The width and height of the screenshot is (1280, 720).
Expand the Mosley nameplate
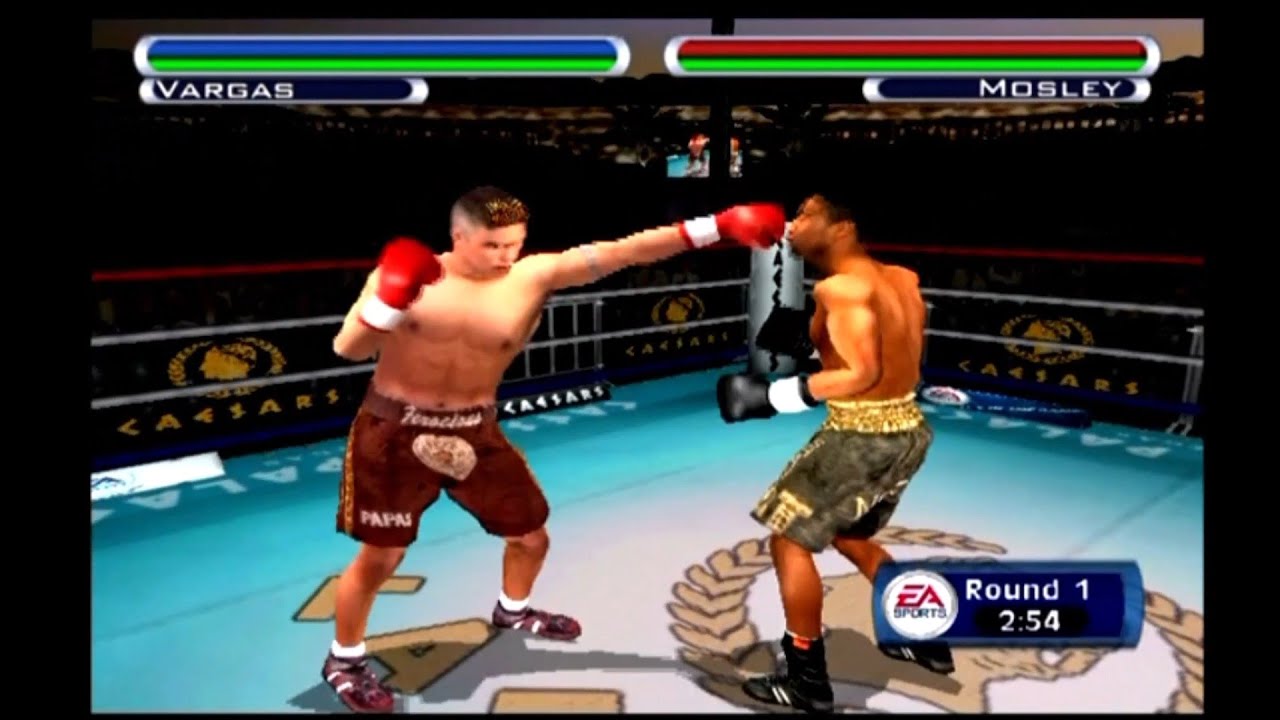1005,88
